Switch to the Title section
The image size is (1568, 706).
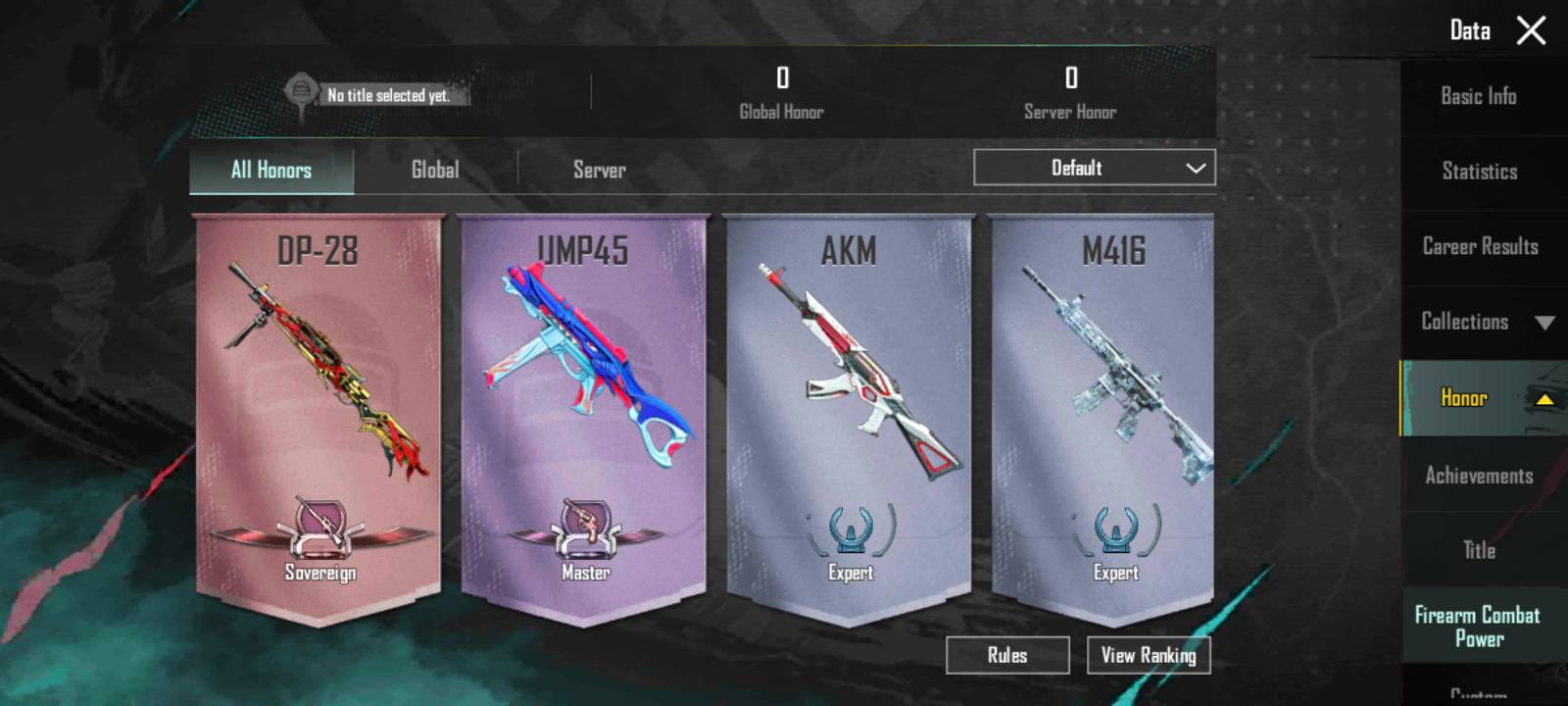[x=1479, y=550]
